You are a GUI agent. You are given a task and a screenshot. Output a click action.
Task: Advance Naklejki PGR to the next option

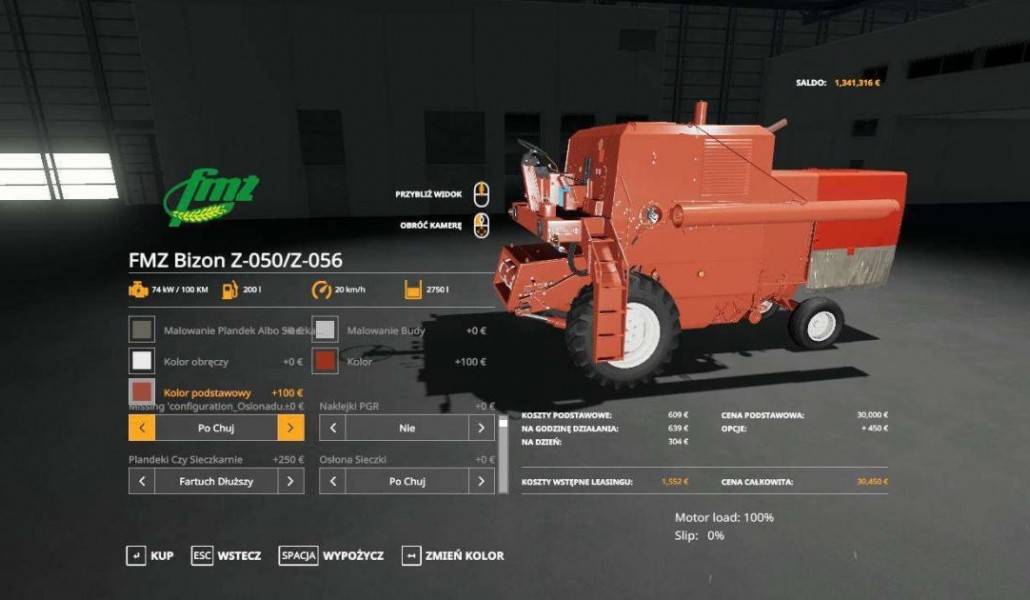click(482, 428)
